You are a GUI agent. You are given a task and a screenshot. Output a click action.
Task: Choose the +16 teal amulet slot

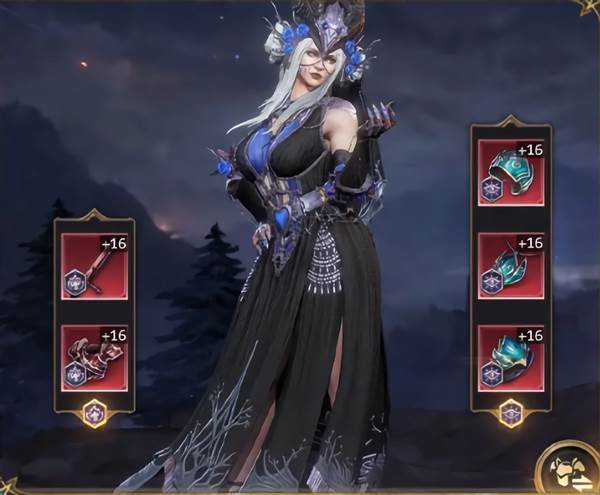click(x=510, y=265)
